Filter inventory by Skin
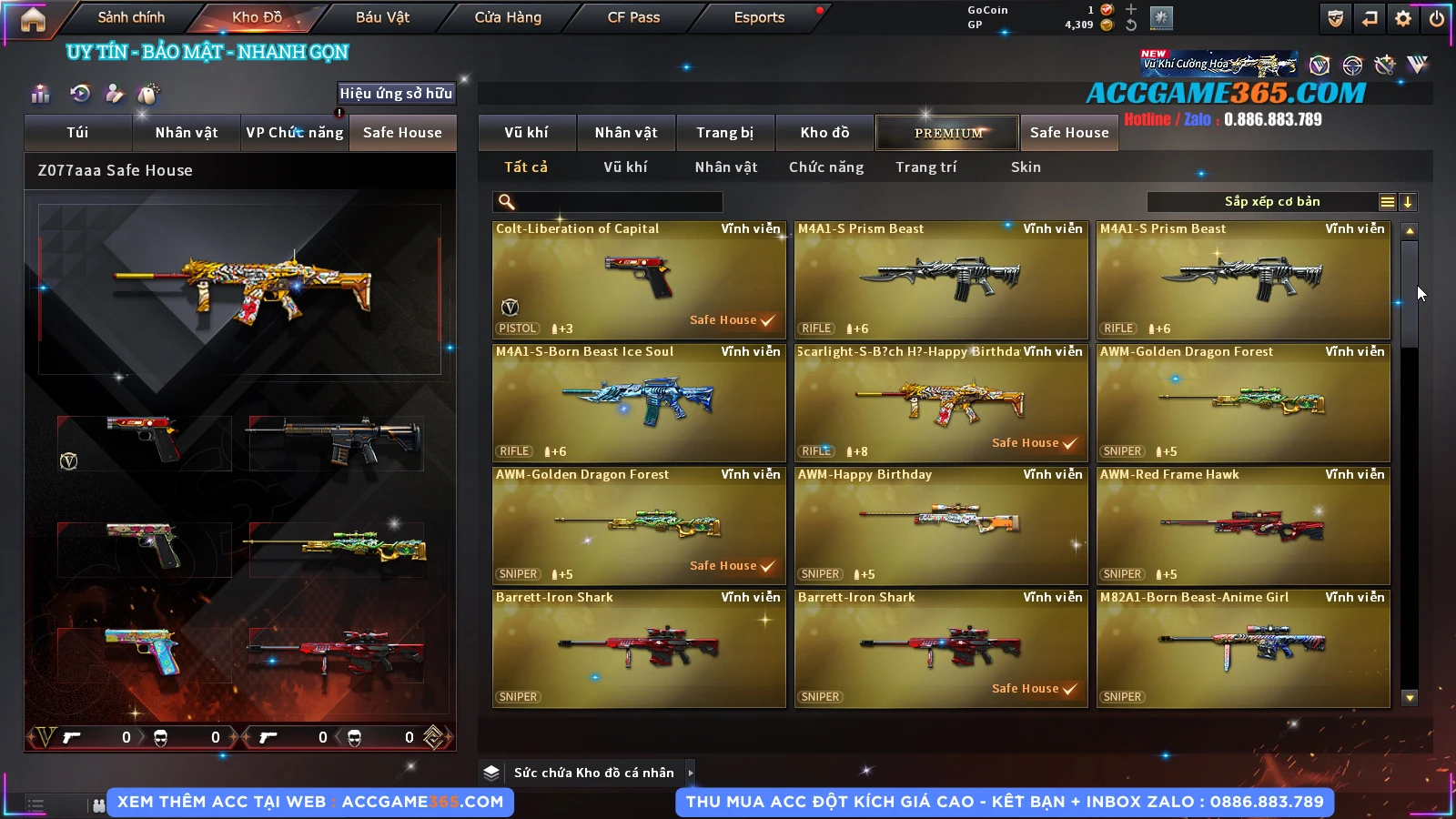Image resolution: width=1456 pixels, height=819 pixels. tap(1026, 167)
